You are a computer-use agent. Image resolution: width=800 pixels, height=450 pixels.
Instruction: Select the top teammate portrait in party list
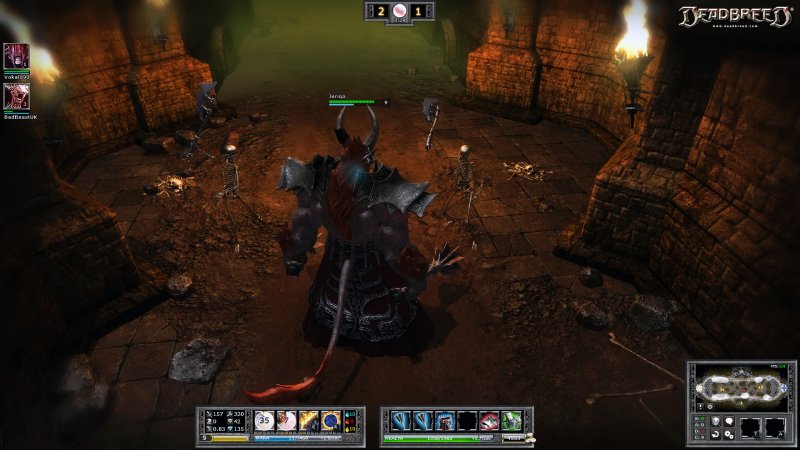pyautogui.click(x=16, y=56)
